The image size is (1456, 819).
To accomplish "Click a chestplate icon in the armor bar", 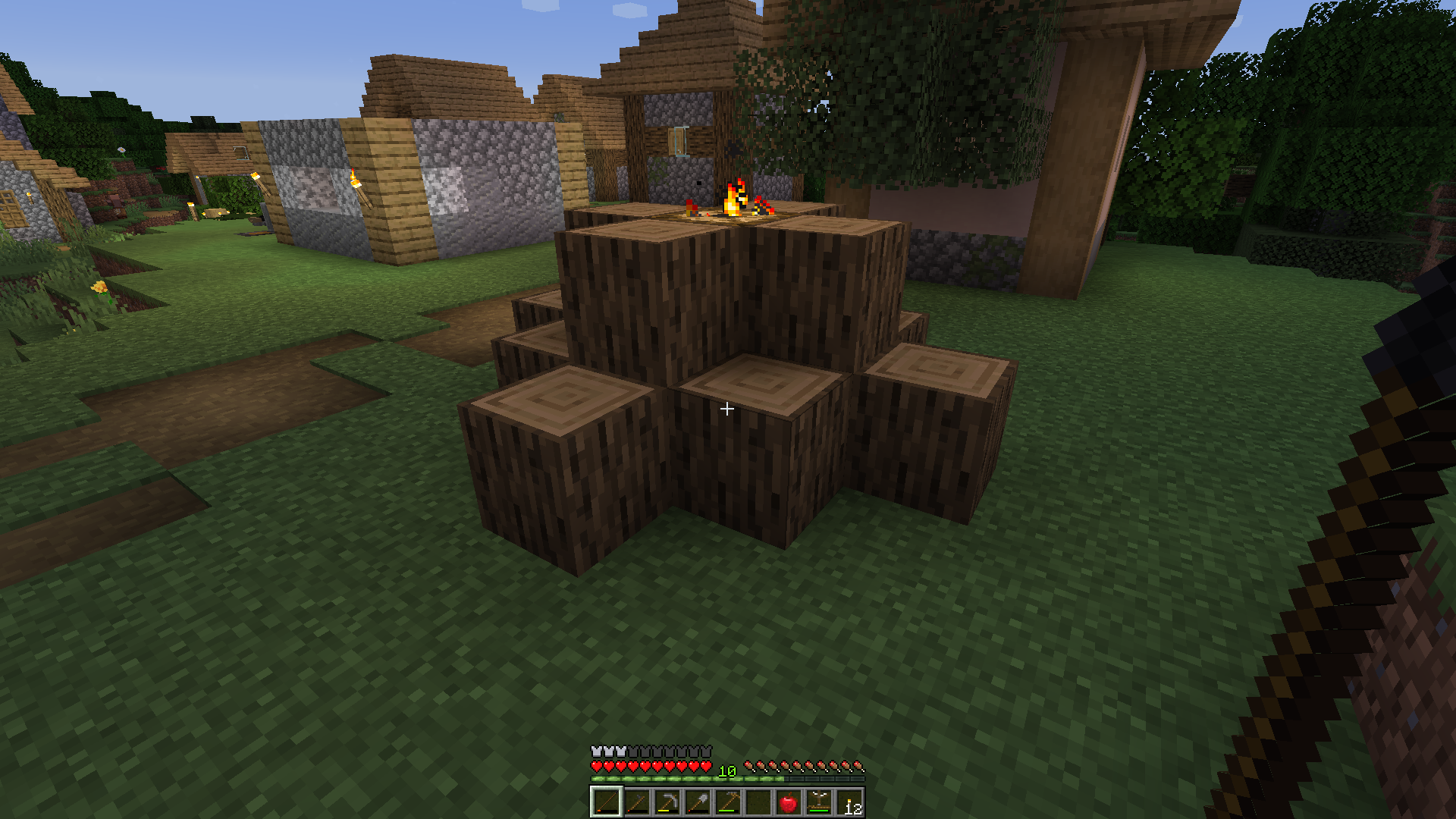I will [x=597, y=751].
